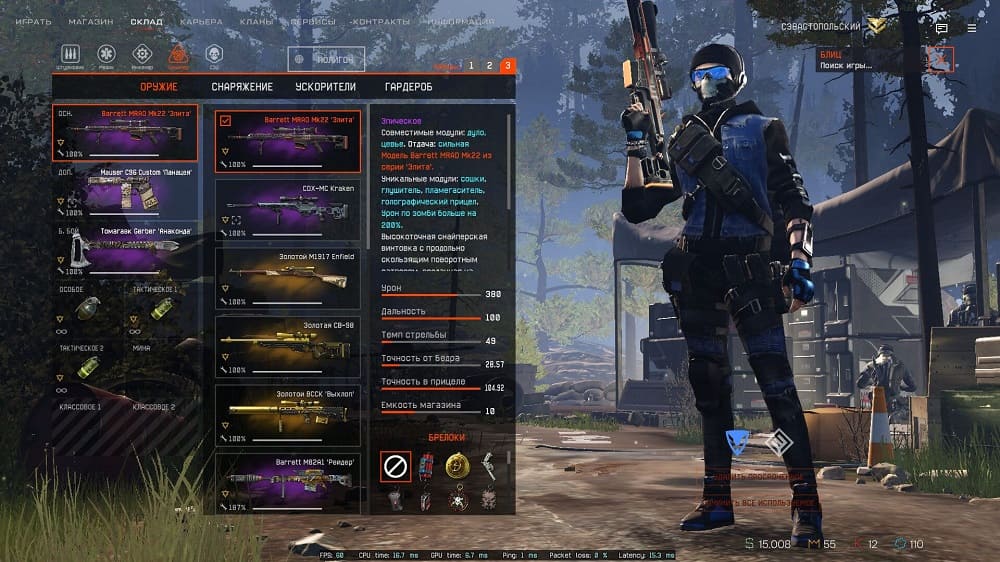
Task: Open the Контракты menu entry
Action: (377, 20)
